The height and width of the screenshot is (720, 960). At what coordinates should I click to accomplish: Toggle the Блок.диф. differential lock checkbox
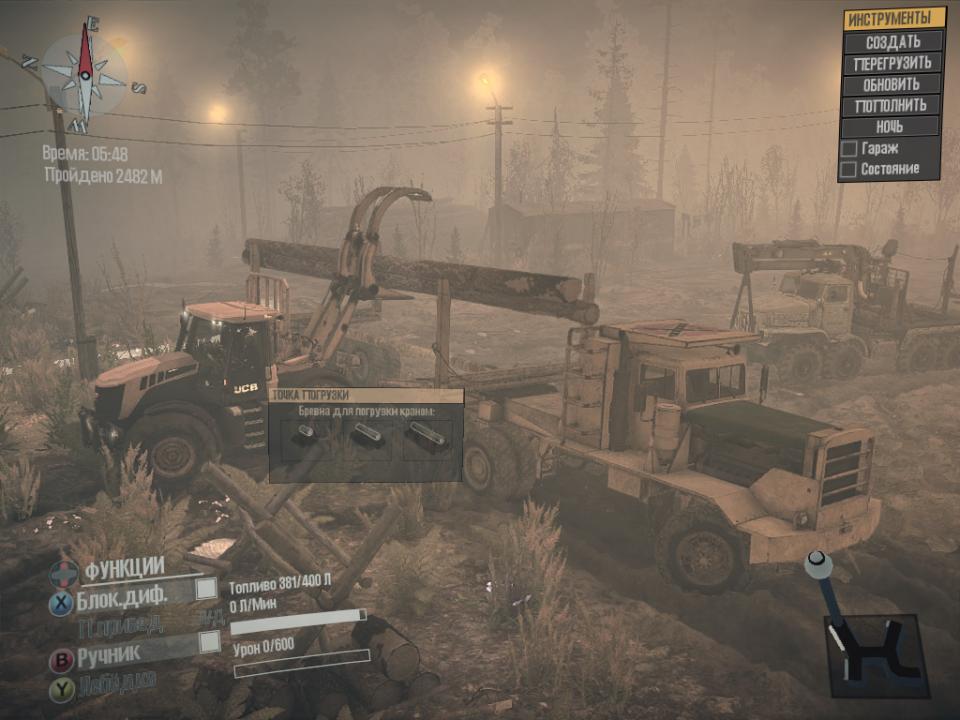pyautogui.click(x=206, y=590)
